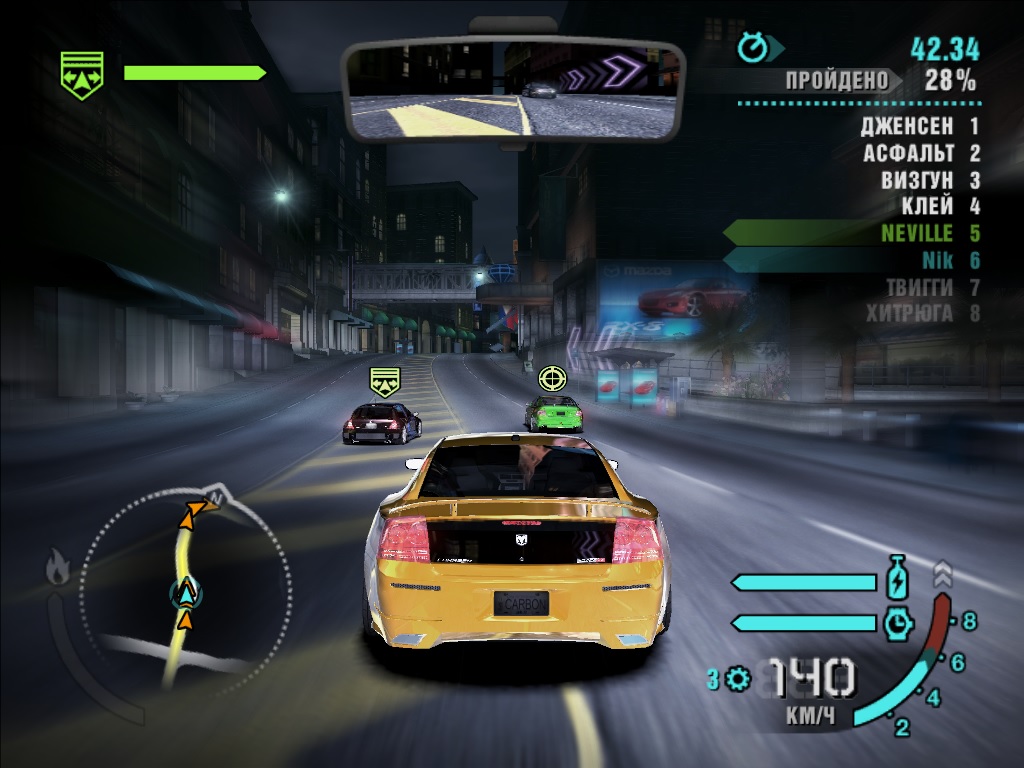The width and height of the screenshot is (1024, 768).
Task: Select the yellow crosshair target marker
Action: coord(551,377)
